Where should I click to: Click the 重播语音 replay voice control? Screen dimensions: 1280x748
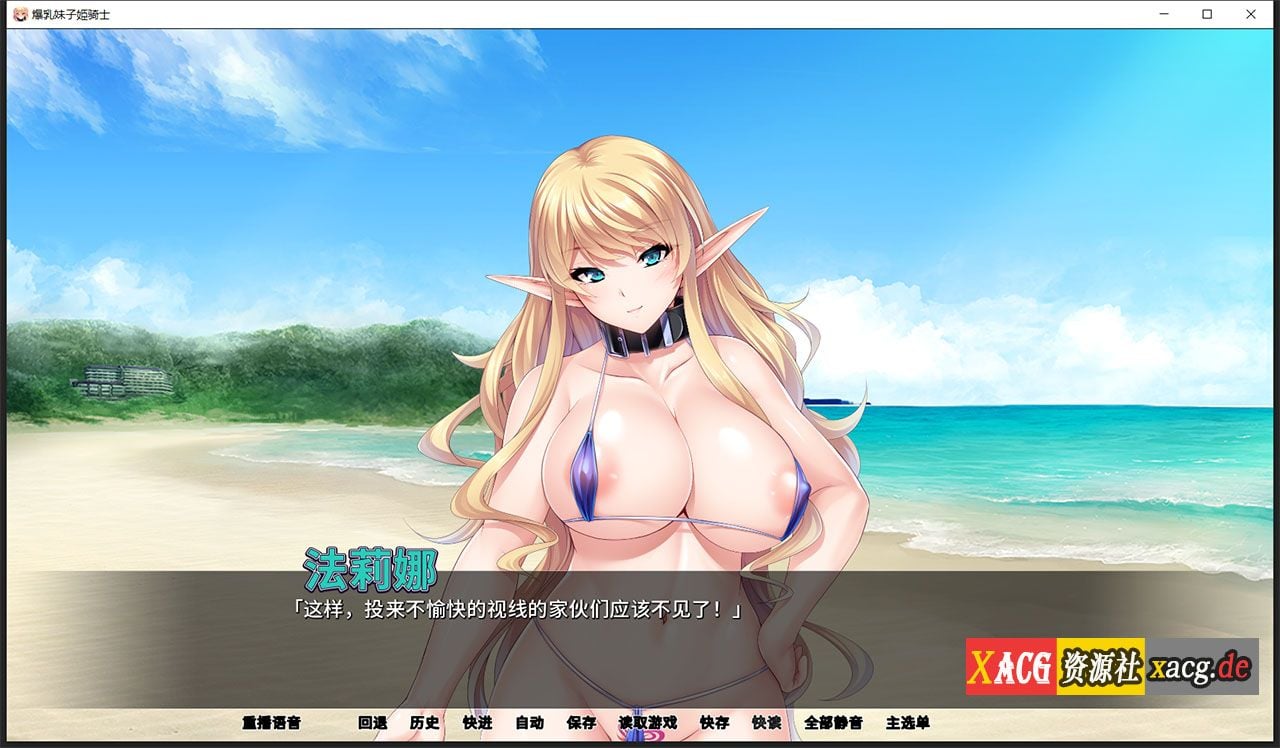[x=270, y=722]
